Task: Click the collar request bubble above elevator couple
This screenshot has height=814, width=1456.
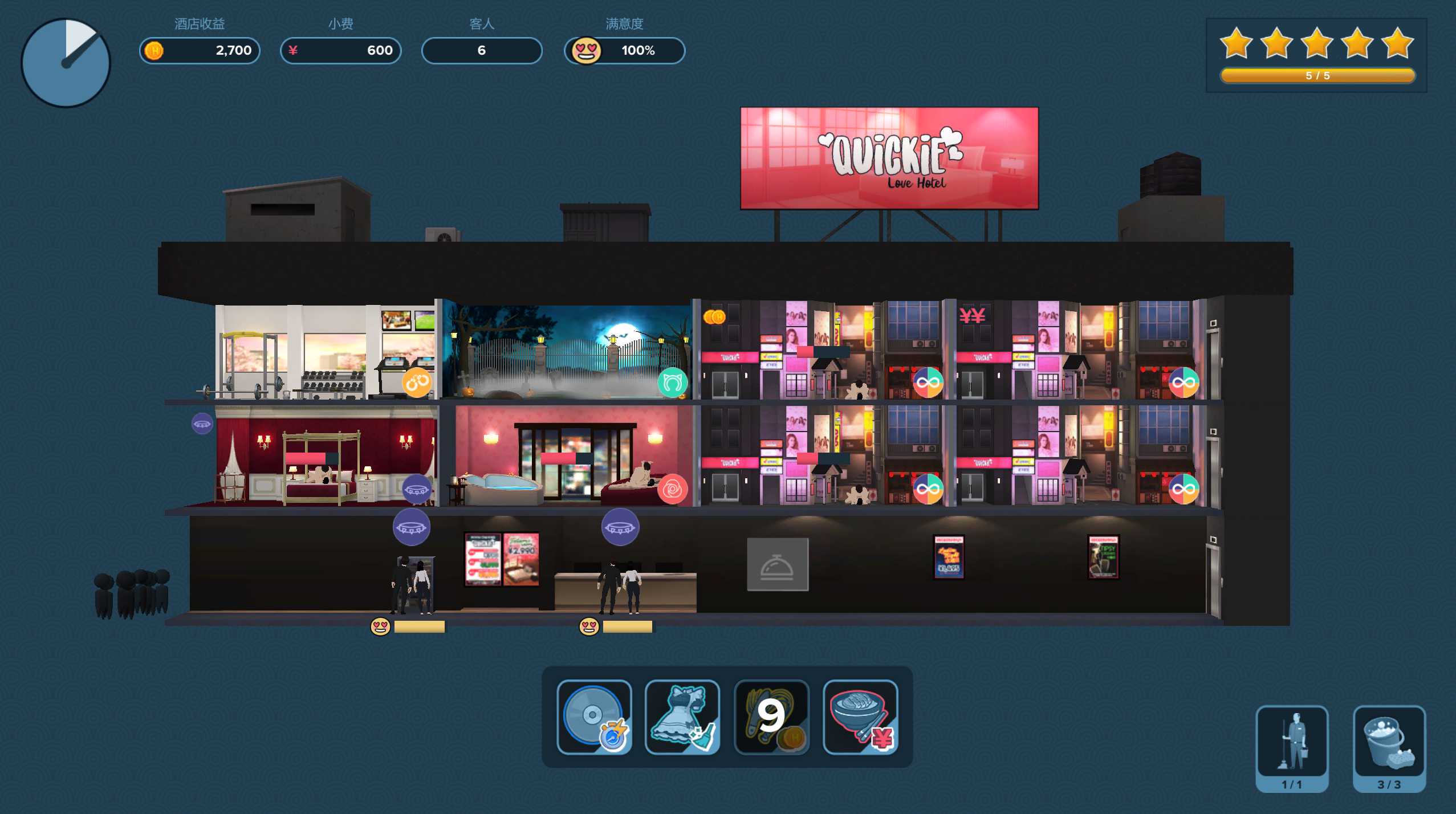Action: point(411,527)
